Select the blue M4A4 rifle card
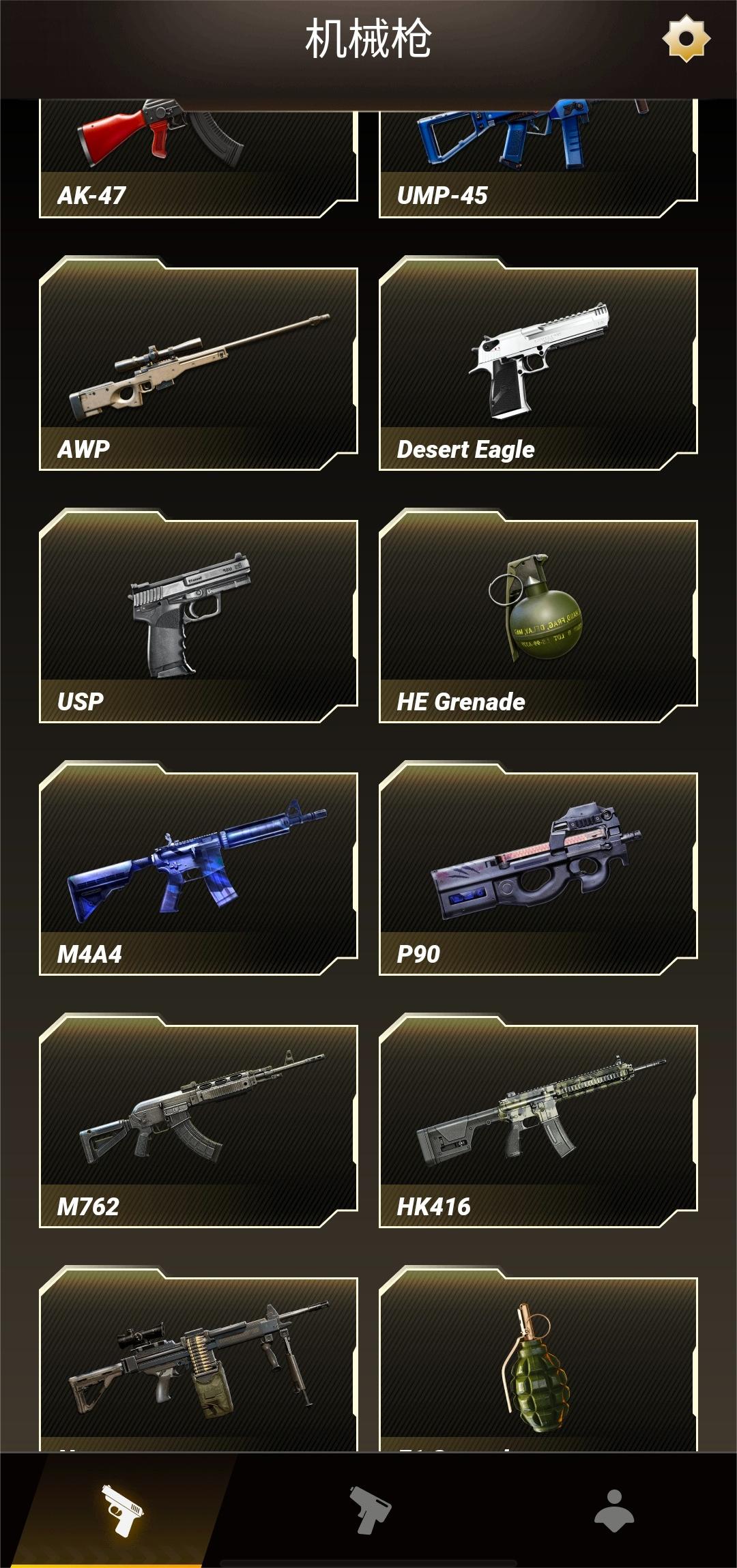Image resolution: width=737 pixels, height=1568 pixels. 198,873
